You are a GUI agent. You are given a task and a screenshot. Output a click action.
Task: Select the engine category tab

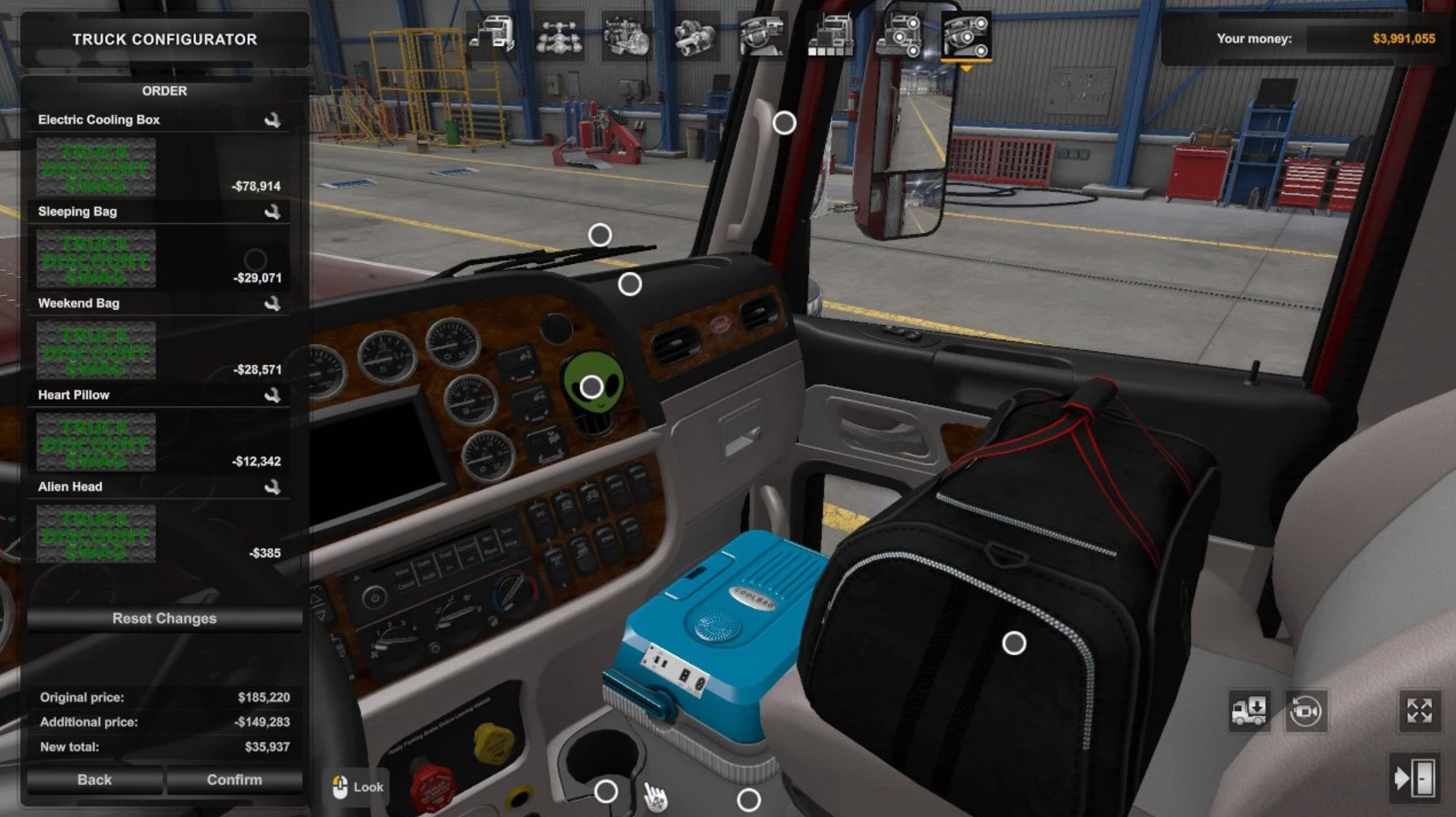click(x=626, y=37)
